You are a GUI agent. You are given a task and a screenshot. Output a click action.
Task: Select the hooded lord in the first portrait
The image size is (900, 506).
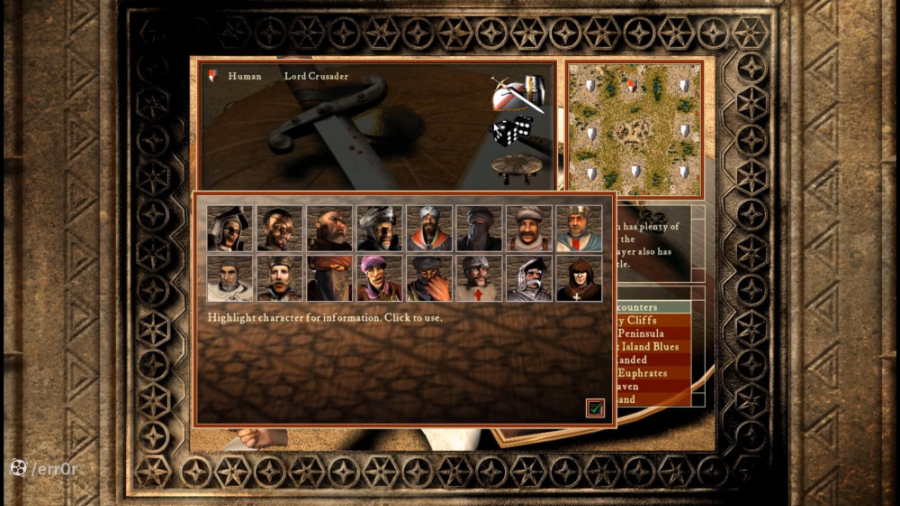coord(230,228)
